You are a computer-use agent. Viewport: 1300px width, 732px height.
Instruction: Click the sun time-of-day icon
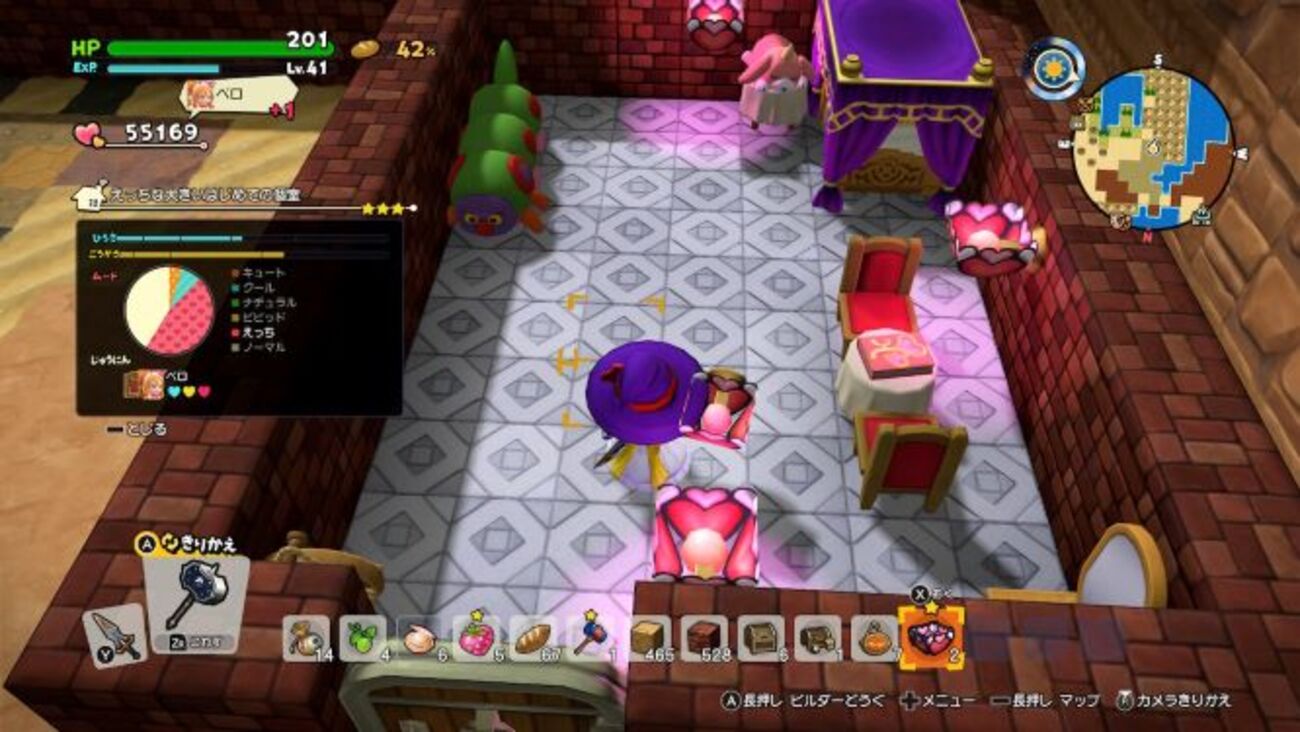pos(1054,69)
